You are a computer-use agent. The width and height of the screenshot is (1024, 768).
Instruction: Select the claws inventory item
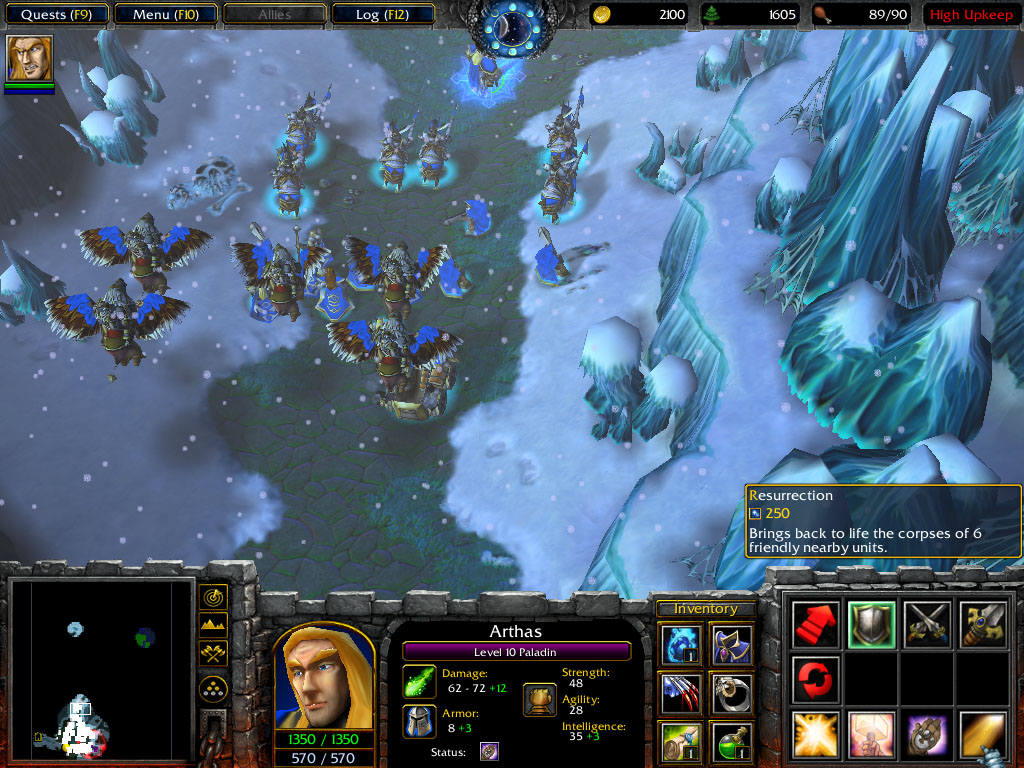tap(682, 693)
